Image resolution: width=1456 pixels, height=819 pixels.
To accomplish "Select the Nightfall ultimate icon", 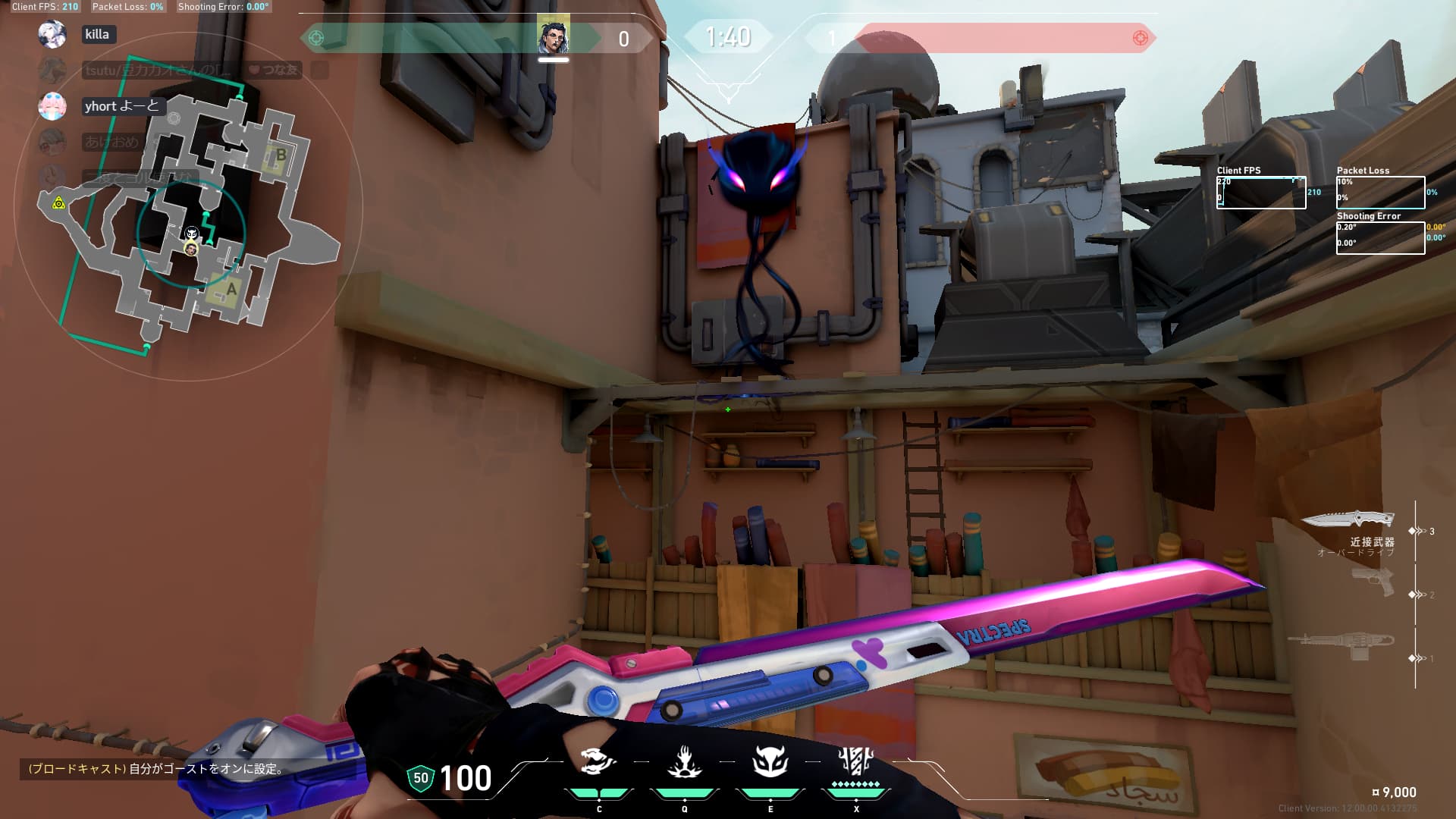I will [x=855, y=761].
